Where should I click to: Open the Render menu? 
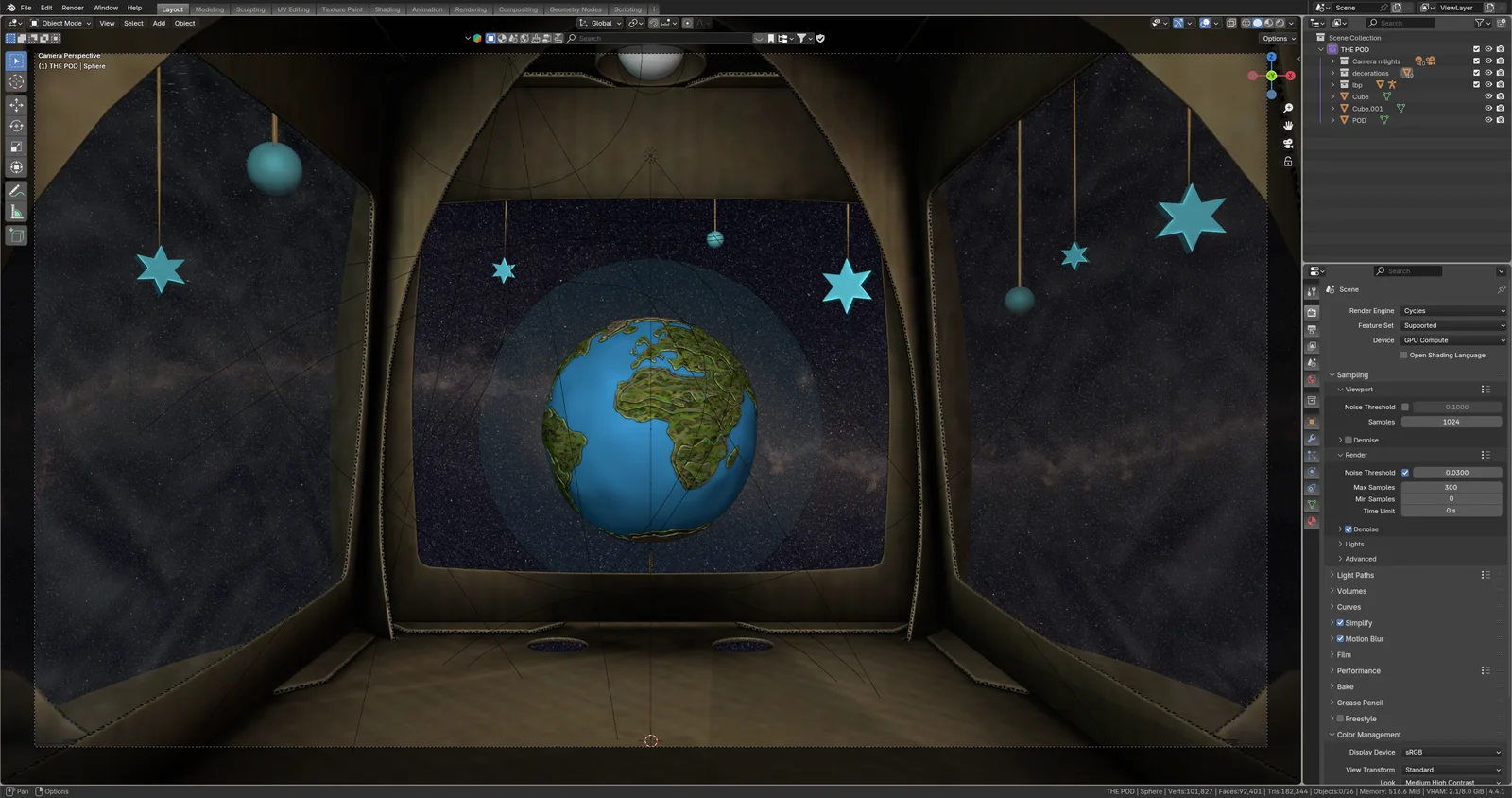click(72, 8)
